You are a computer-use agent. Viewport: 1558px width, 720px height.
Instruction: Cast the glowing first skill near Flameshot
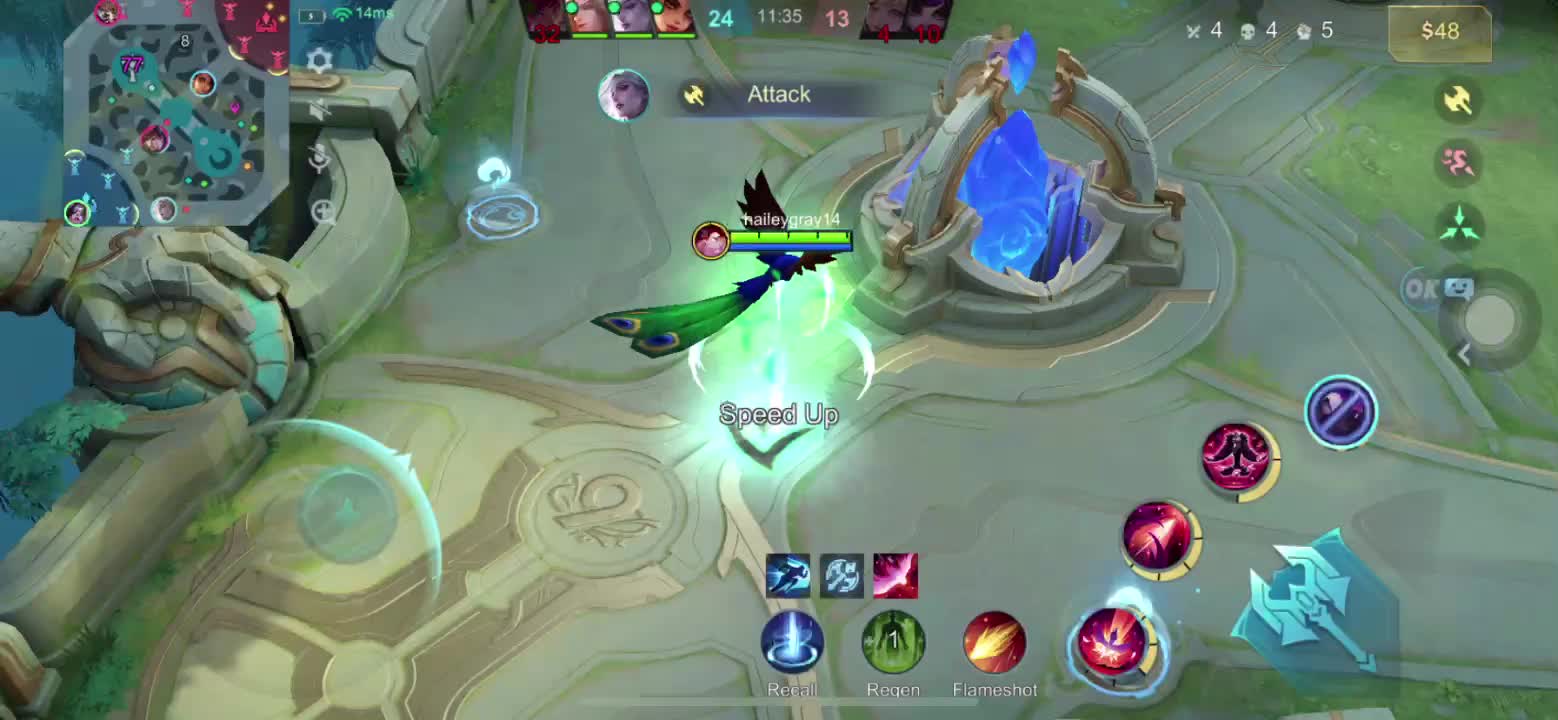(x=1113, y=643)
